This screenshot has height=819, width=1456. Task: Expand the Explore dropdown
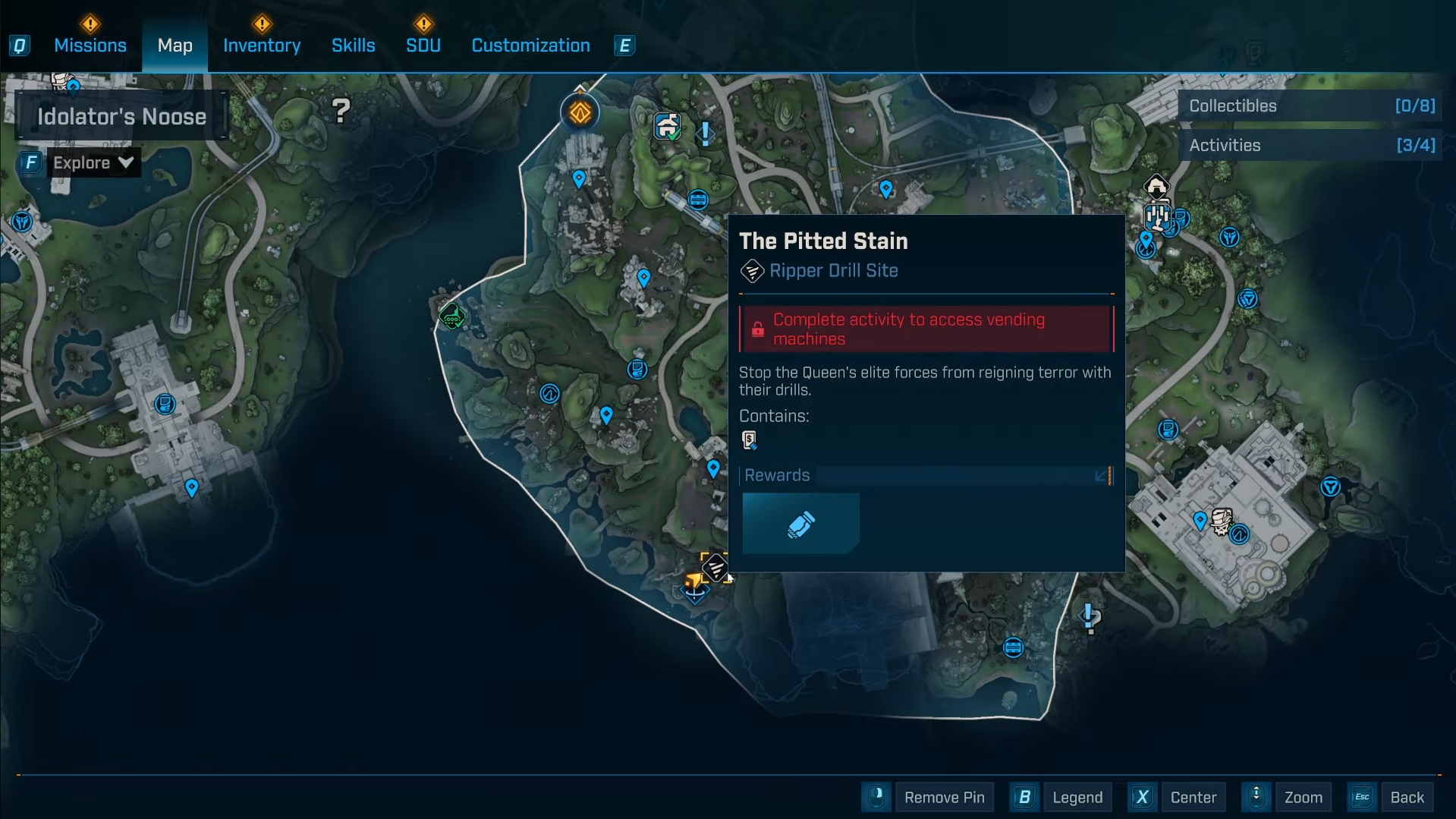coord(93,162)
